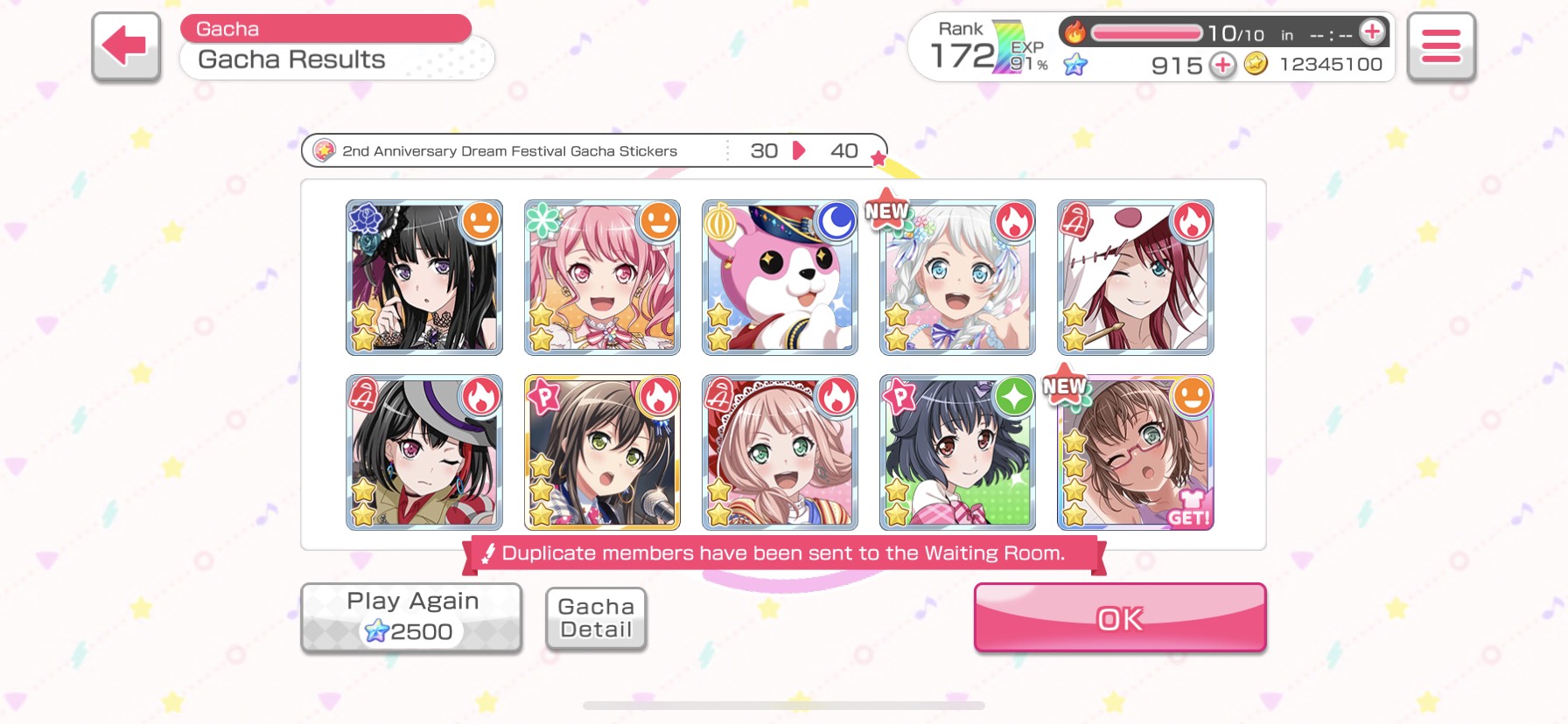Play Again for 2500 stars

point(411,617)
